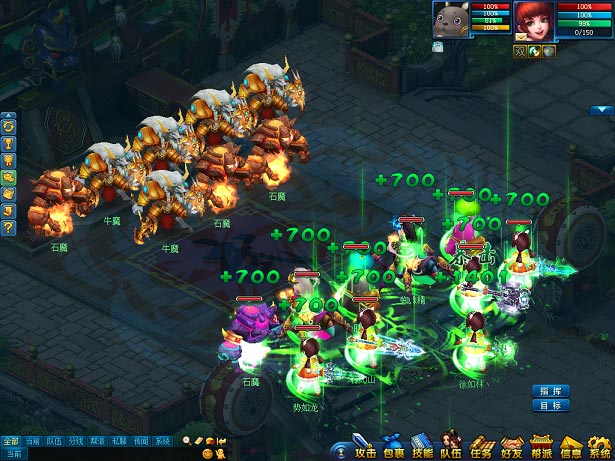Switch to the 帮派 chat channel tab
615x461 pixels.
pyautogui.click(x=97, y=441)
